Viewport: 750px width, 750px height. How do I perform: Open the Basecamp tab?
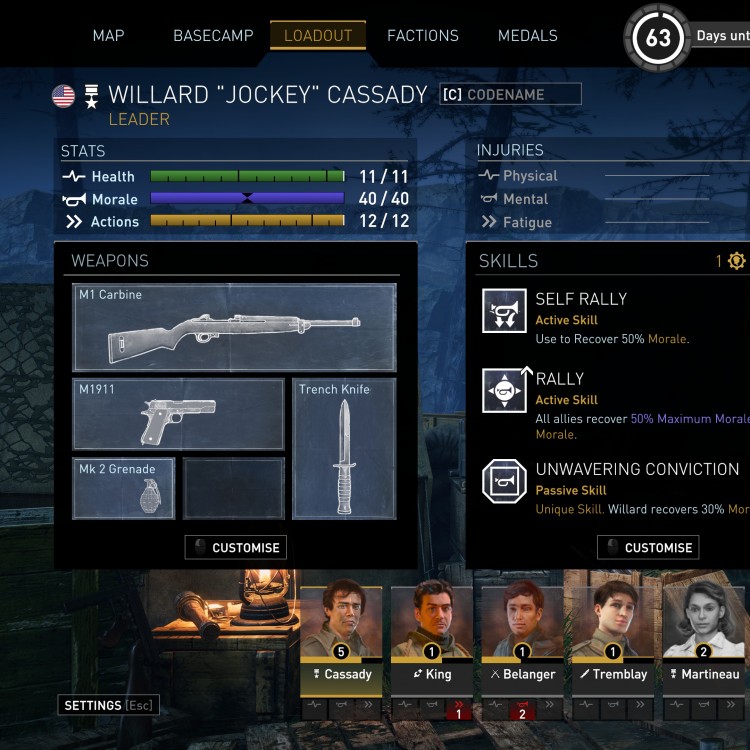click(x=213, y=36)
